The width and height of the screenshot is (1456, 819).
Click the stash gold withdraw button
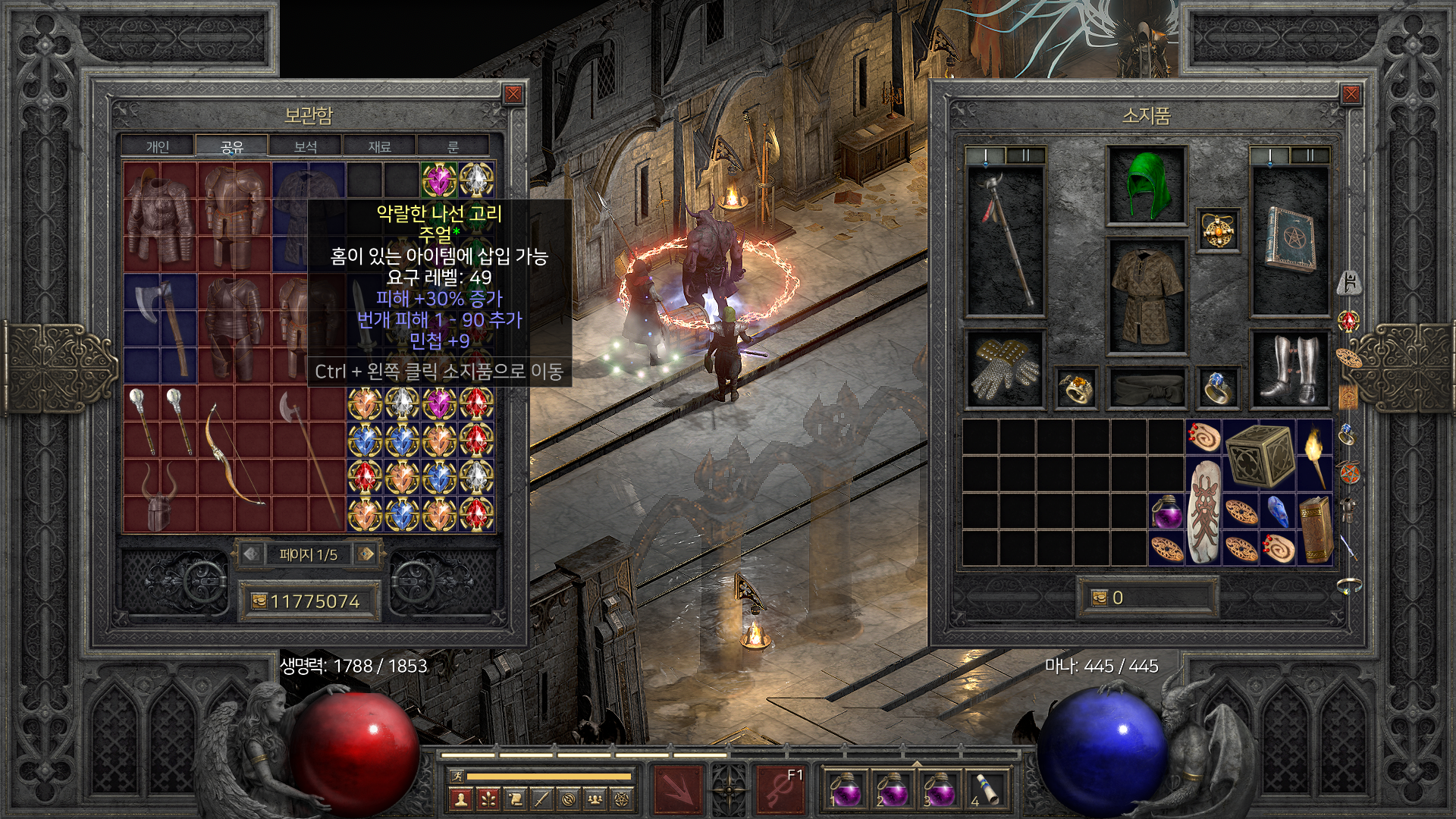258,601
